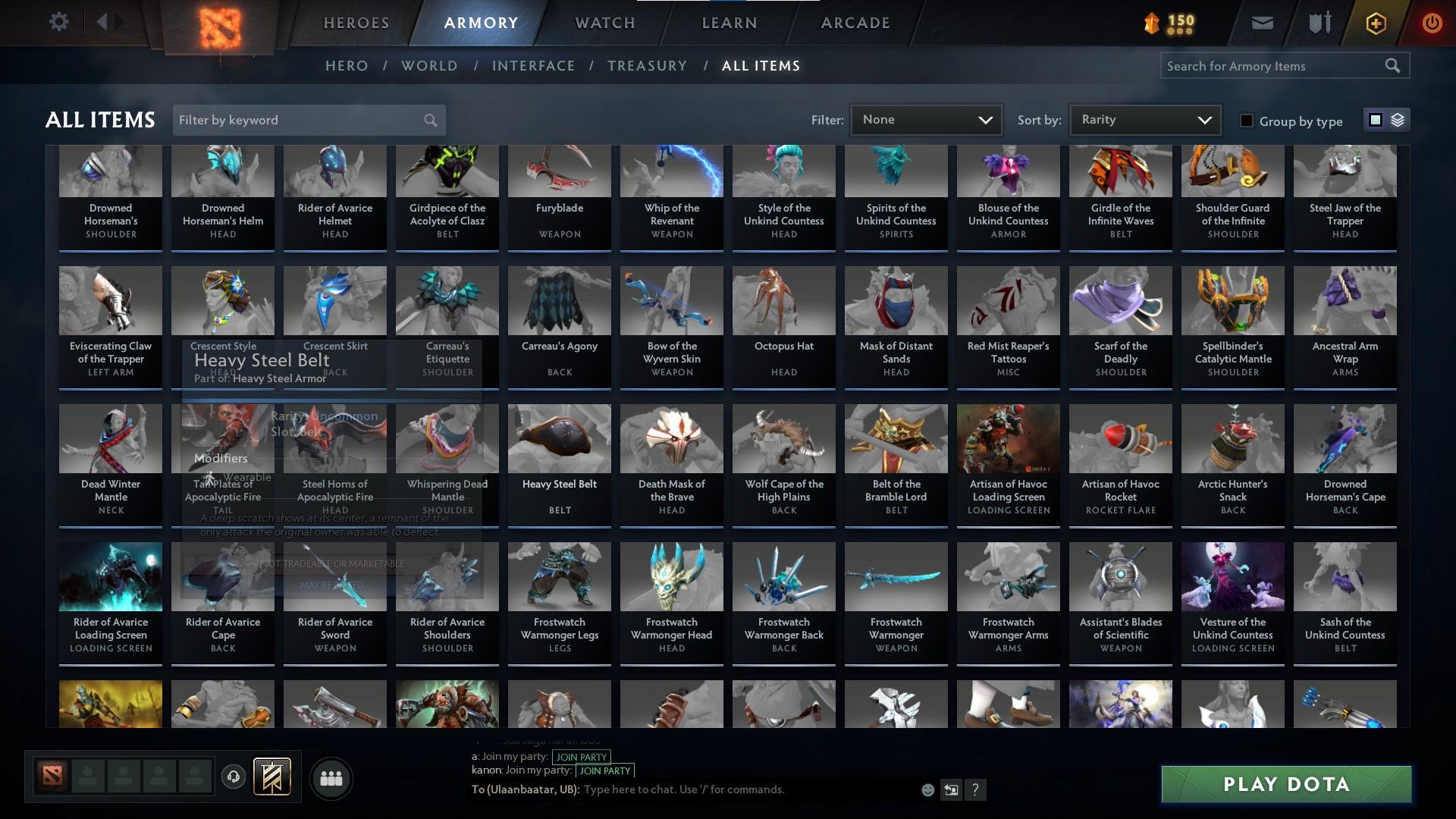The height and width of the screenshot is (819, 1456).
Task: Click the settings gear icon
Action: [59, 22]
